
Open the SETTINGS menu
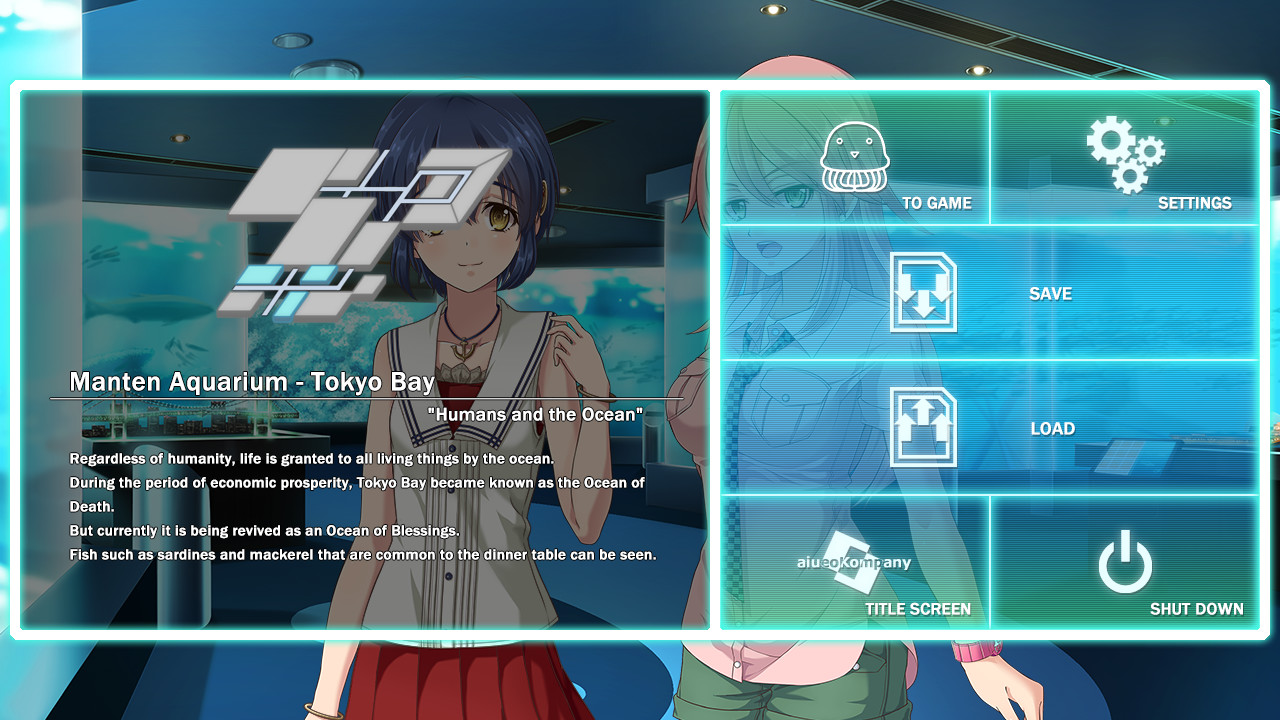[x=1125, y=160]
